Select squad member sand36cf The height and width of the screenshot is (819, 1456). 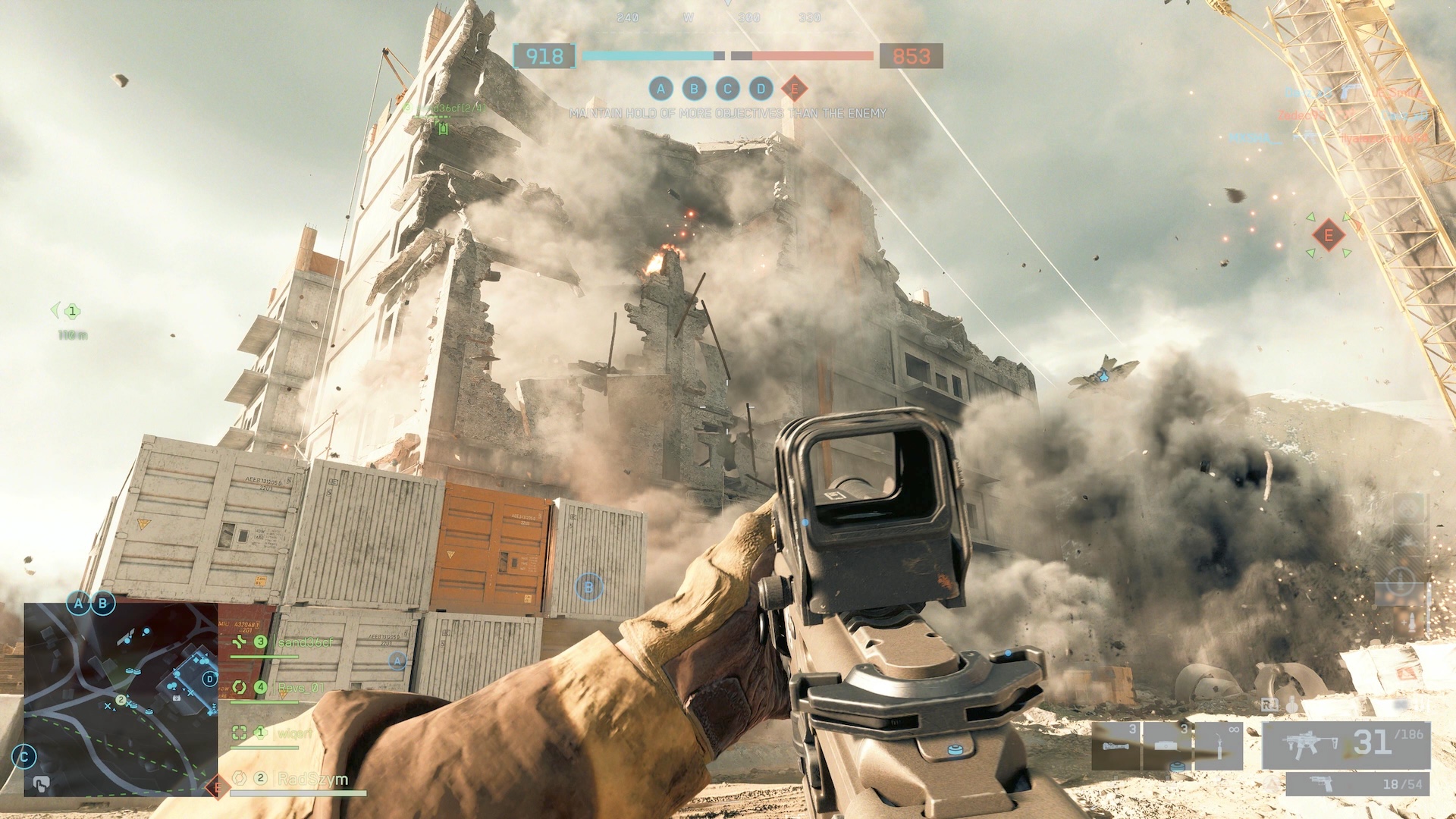click(x=305, y=642)
